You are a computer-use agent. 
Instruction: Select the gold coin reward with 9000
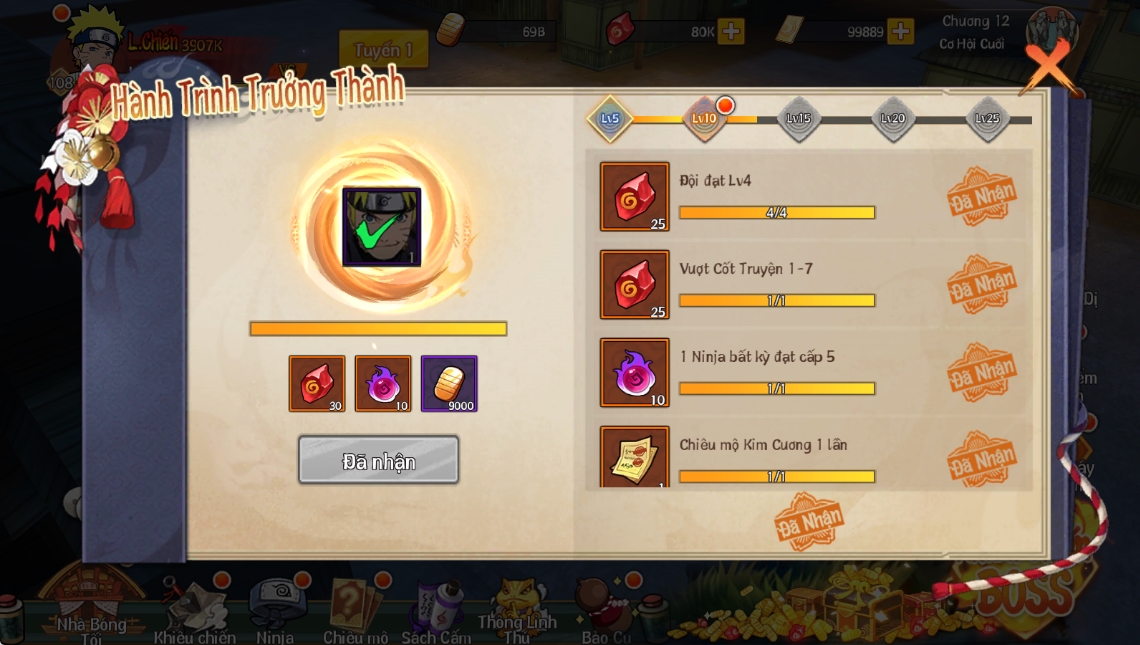[x=449, y=384]
